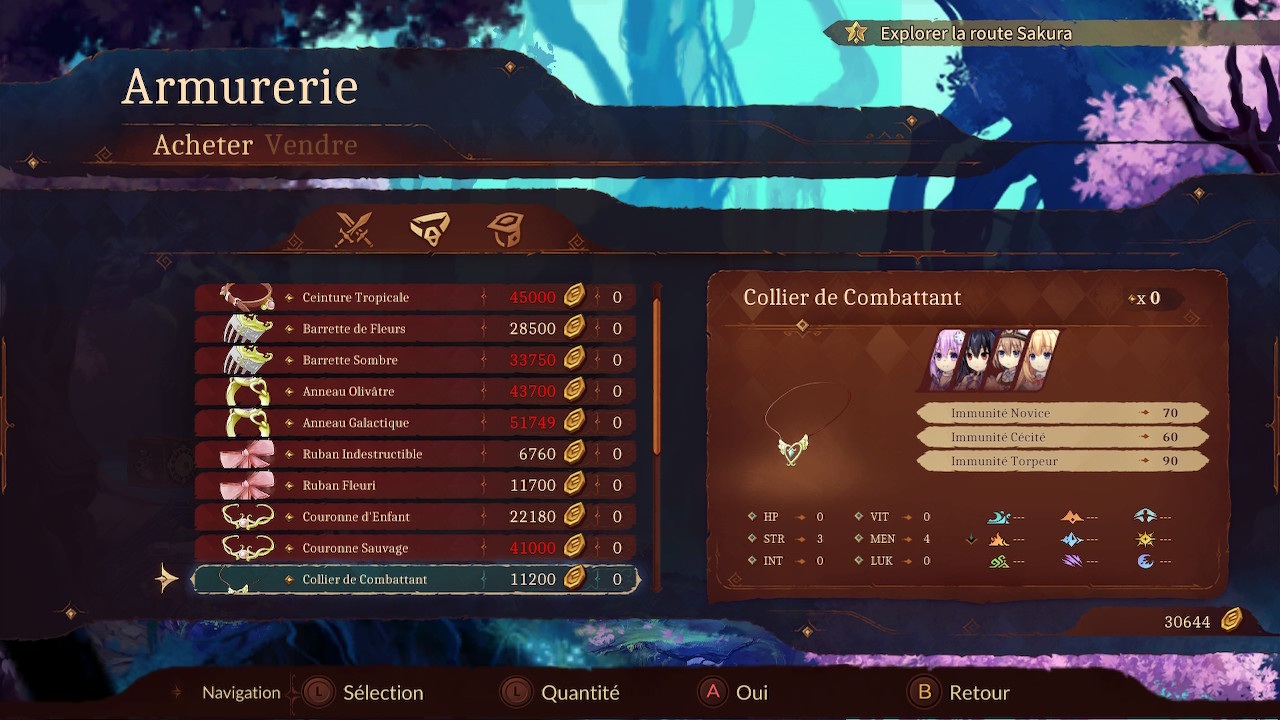The width and height of the screenshot is (1280, 720).
Task: Buy the Collier de Combattant
Action: (414, 579)
